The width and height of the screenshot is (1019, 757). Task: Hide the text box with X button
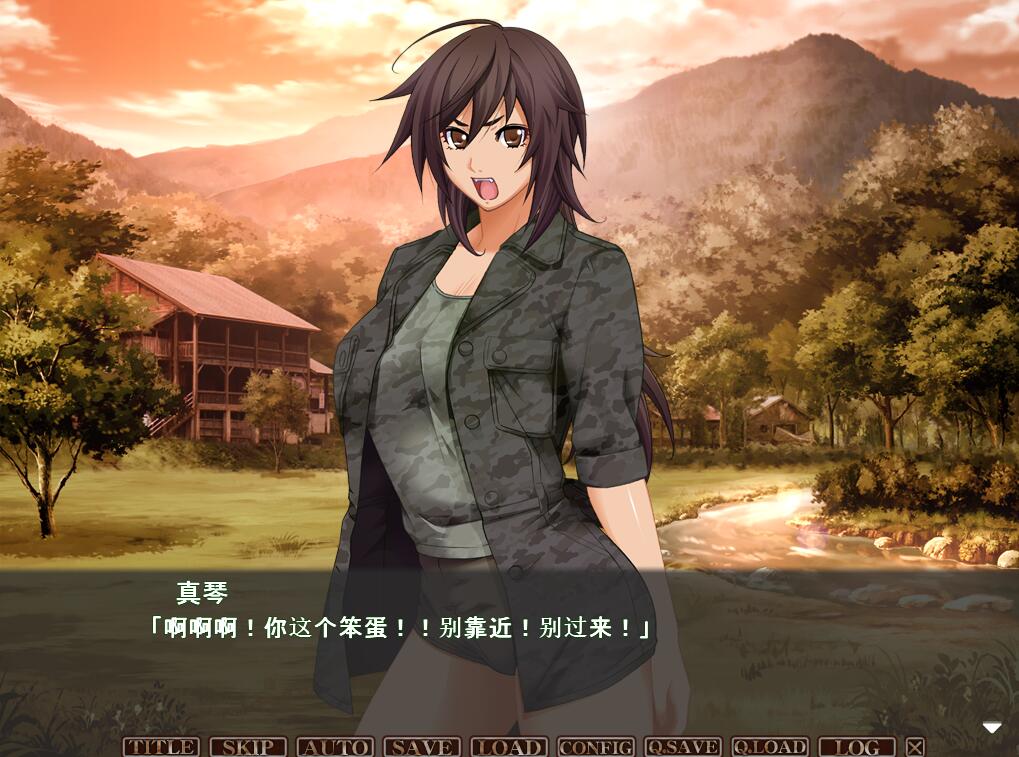[x=915, y=747]
